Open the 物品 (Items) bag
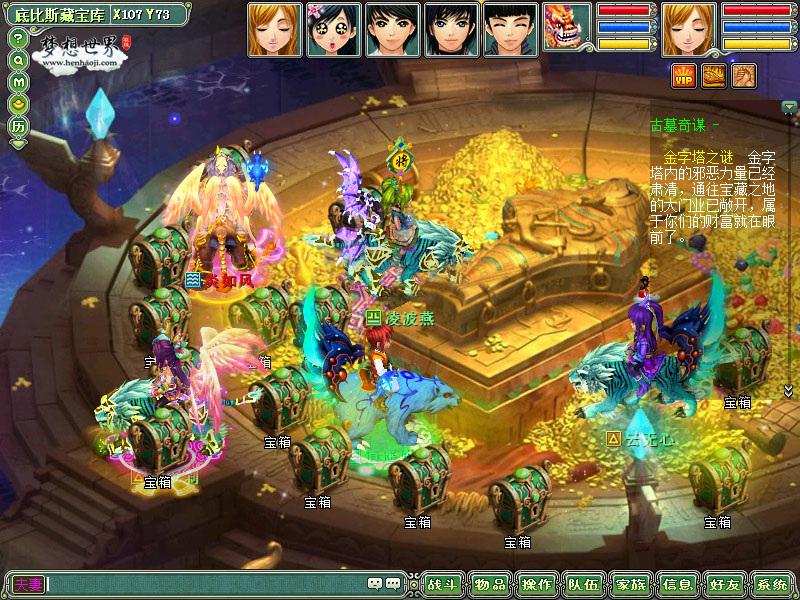 pyautogui.click(x=489, y=584)
